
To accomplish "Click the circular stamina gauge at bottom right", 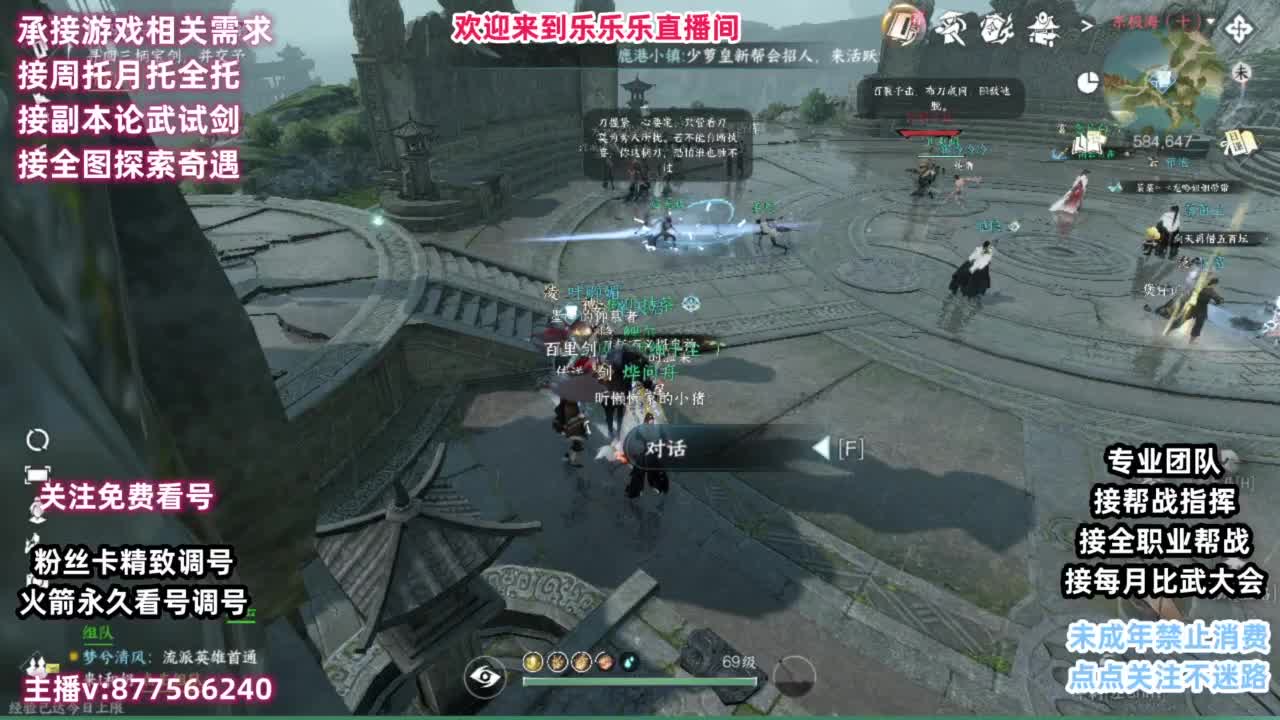I will (x=793, y=678).
